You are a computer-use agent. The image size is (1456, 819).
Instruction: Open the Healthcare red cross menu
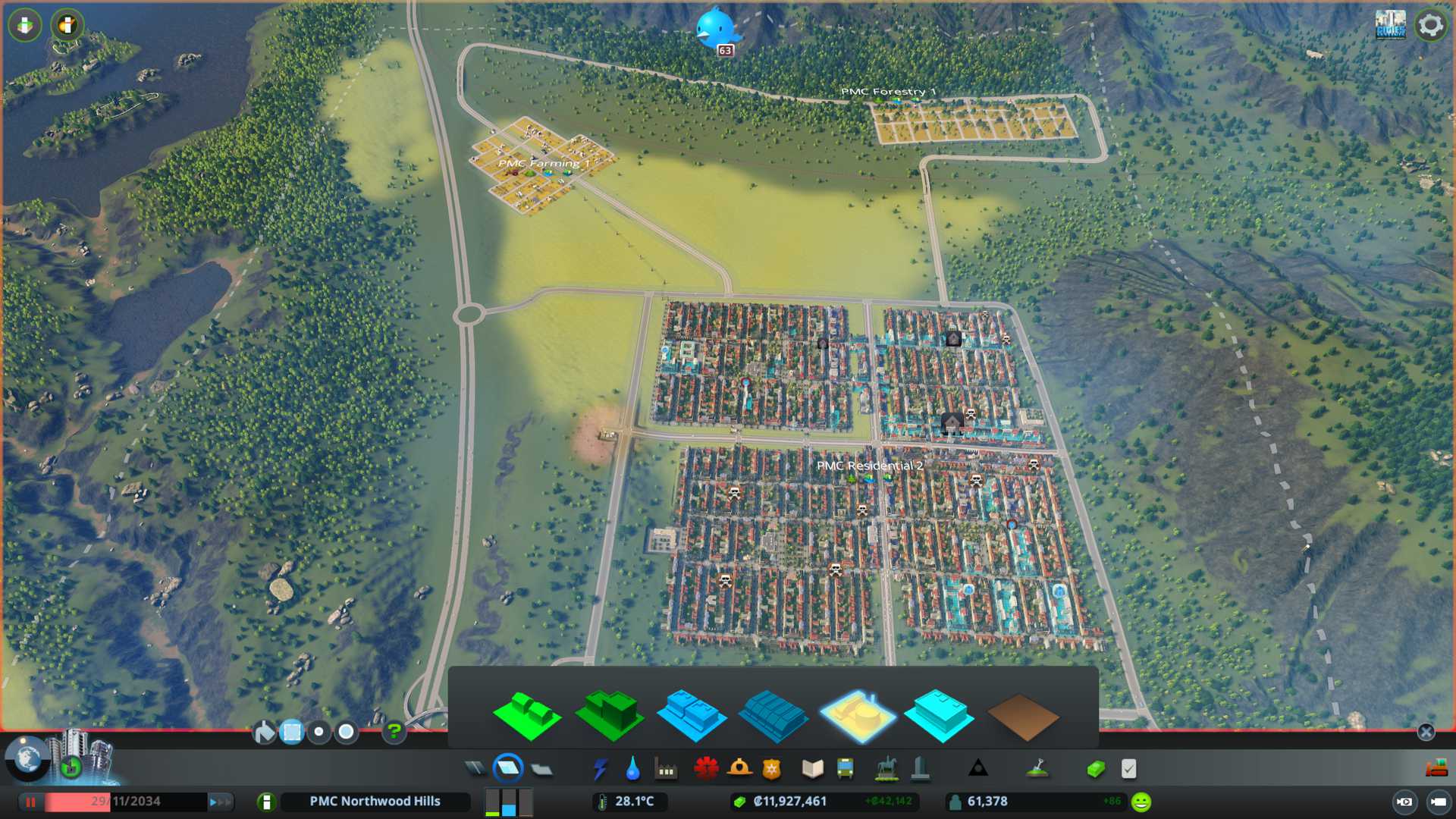click(x=706, y=769)
